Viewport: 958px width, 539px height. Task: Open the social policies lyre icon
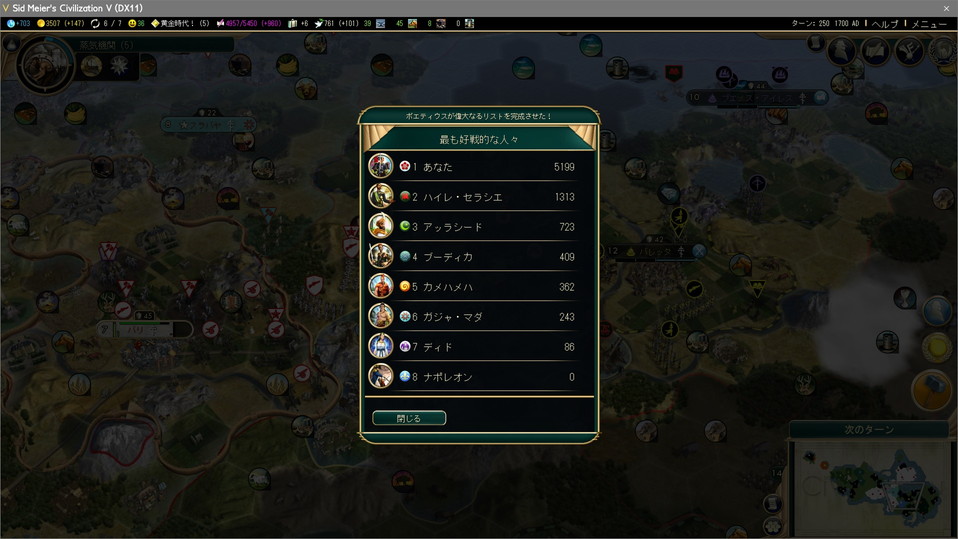tap(907, 52)
